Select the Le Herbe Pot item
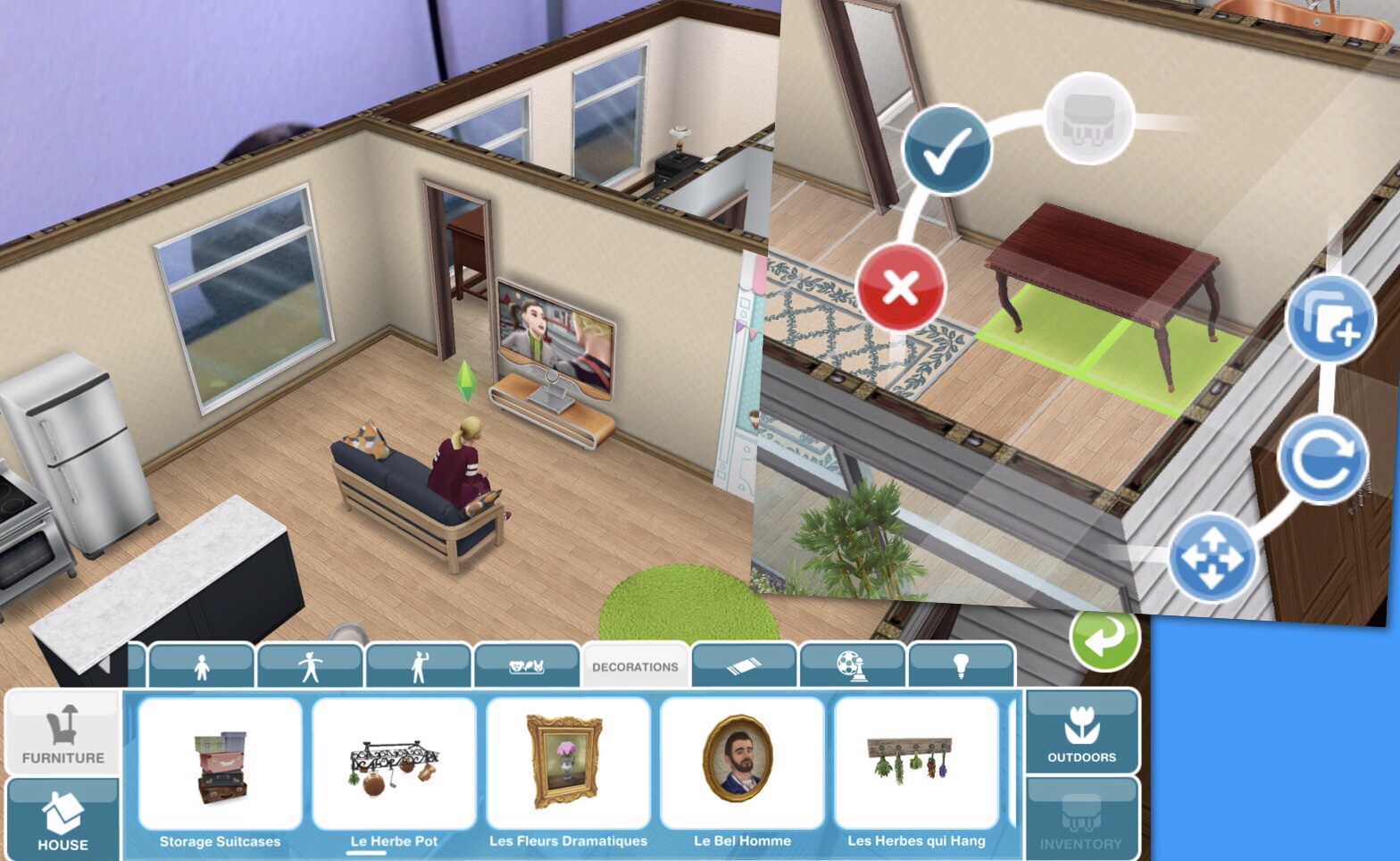This screenshot has width=1400, height=861. click(x=394, y=764)
